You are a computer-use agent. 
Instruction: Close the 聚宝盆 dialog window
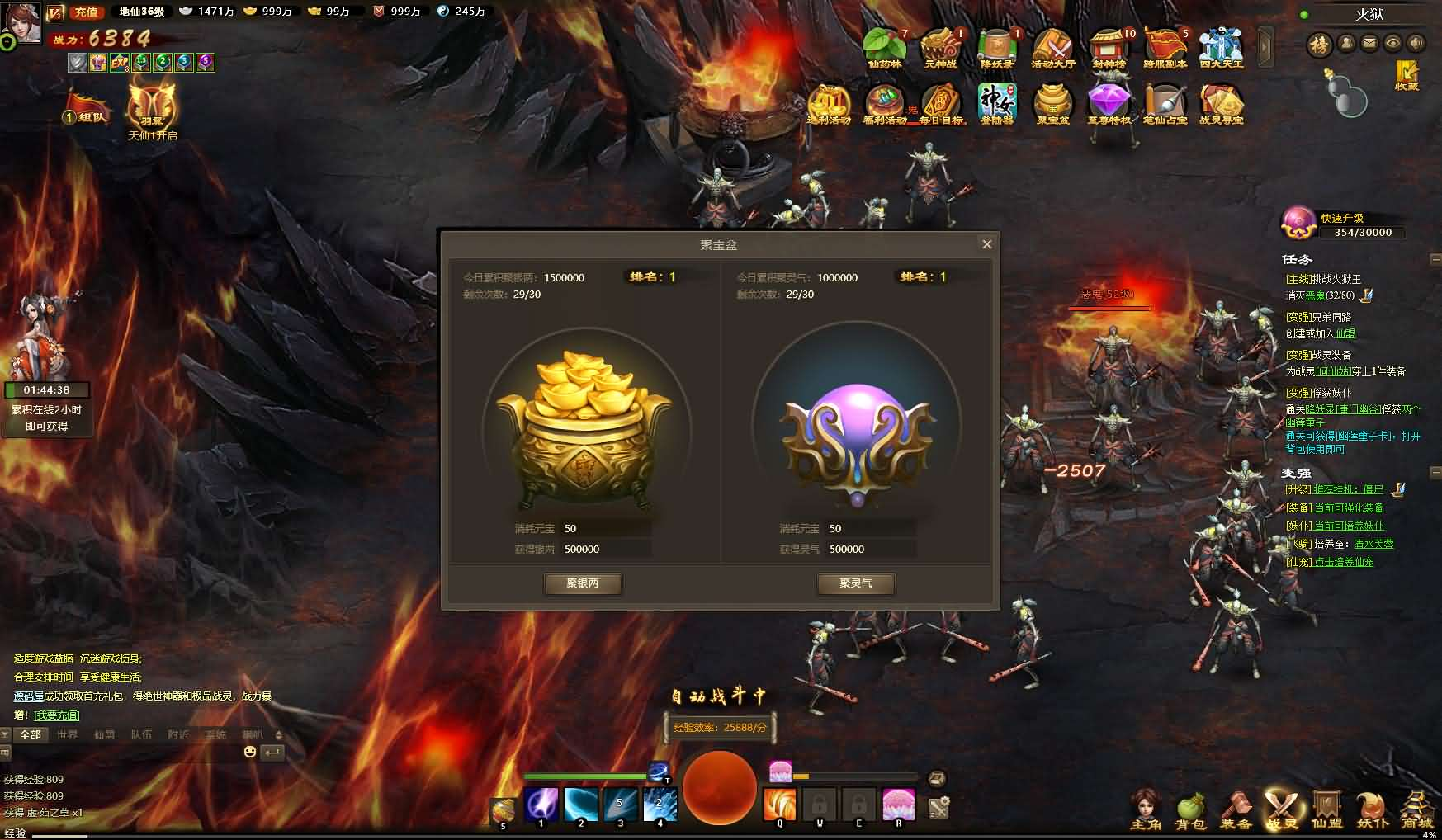point(986,244)
